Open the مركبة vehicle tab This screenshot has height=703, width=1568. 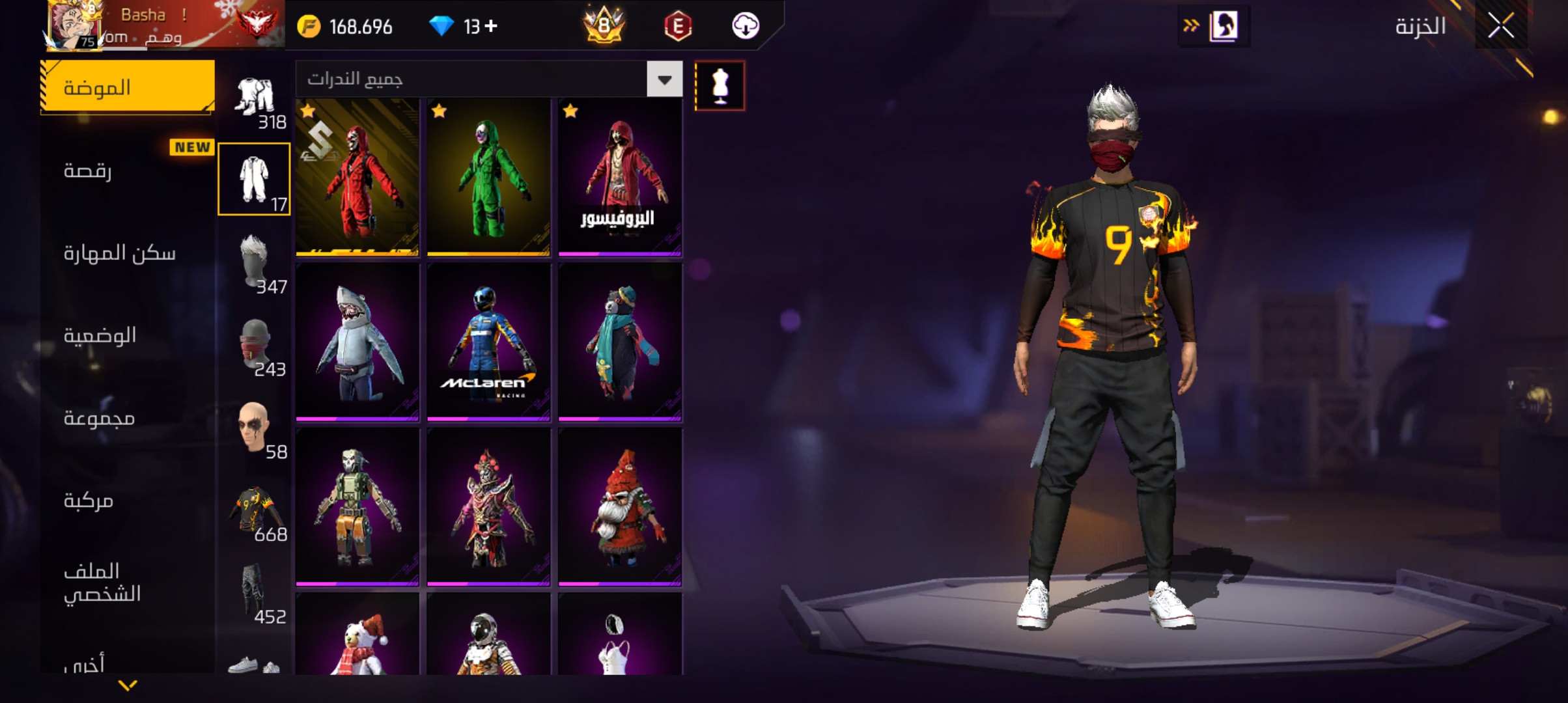128,500
